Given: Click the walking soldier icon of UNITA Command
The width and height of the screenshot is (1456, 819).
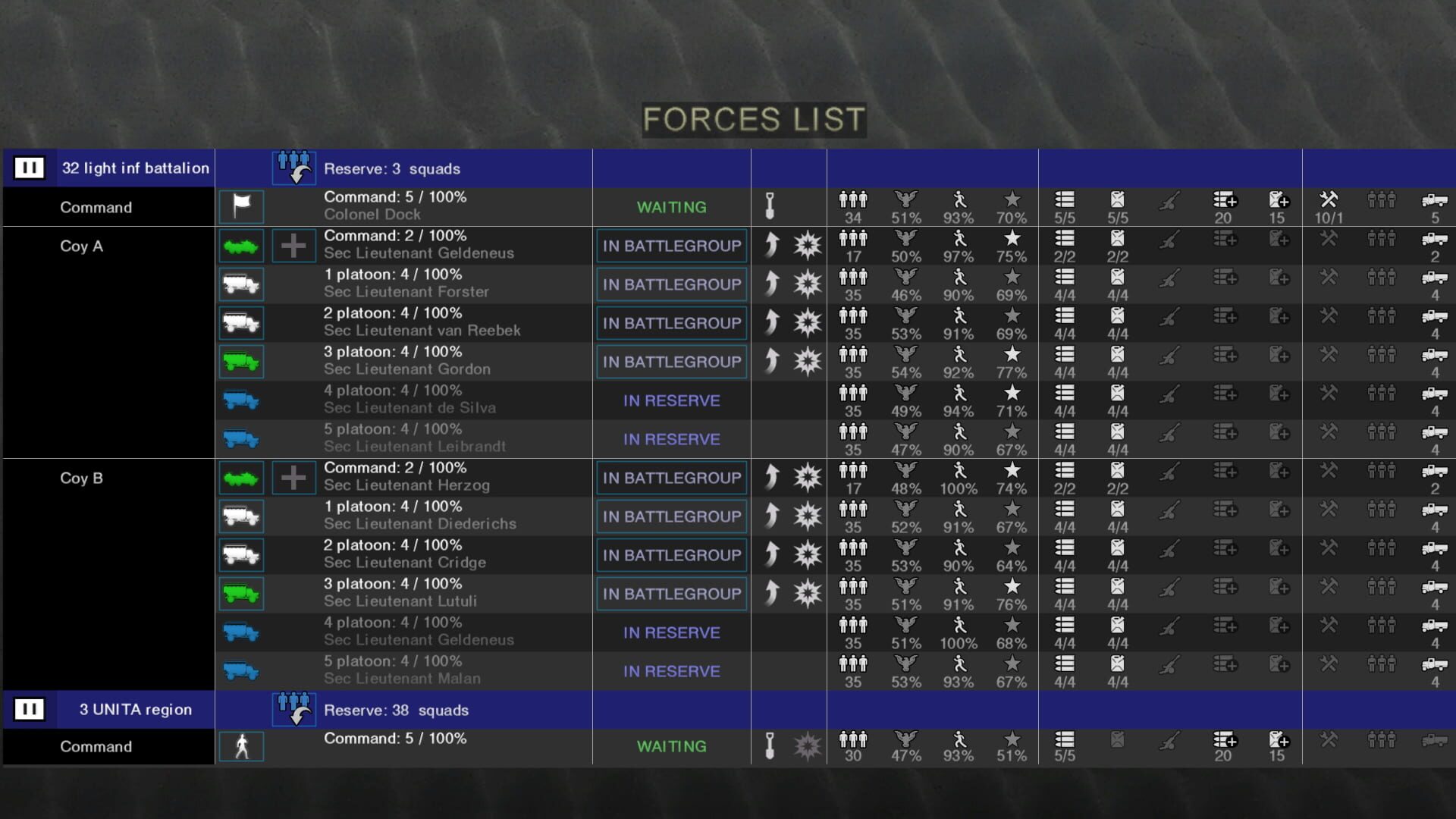Looking at the screenshot, I should point(241,746).
